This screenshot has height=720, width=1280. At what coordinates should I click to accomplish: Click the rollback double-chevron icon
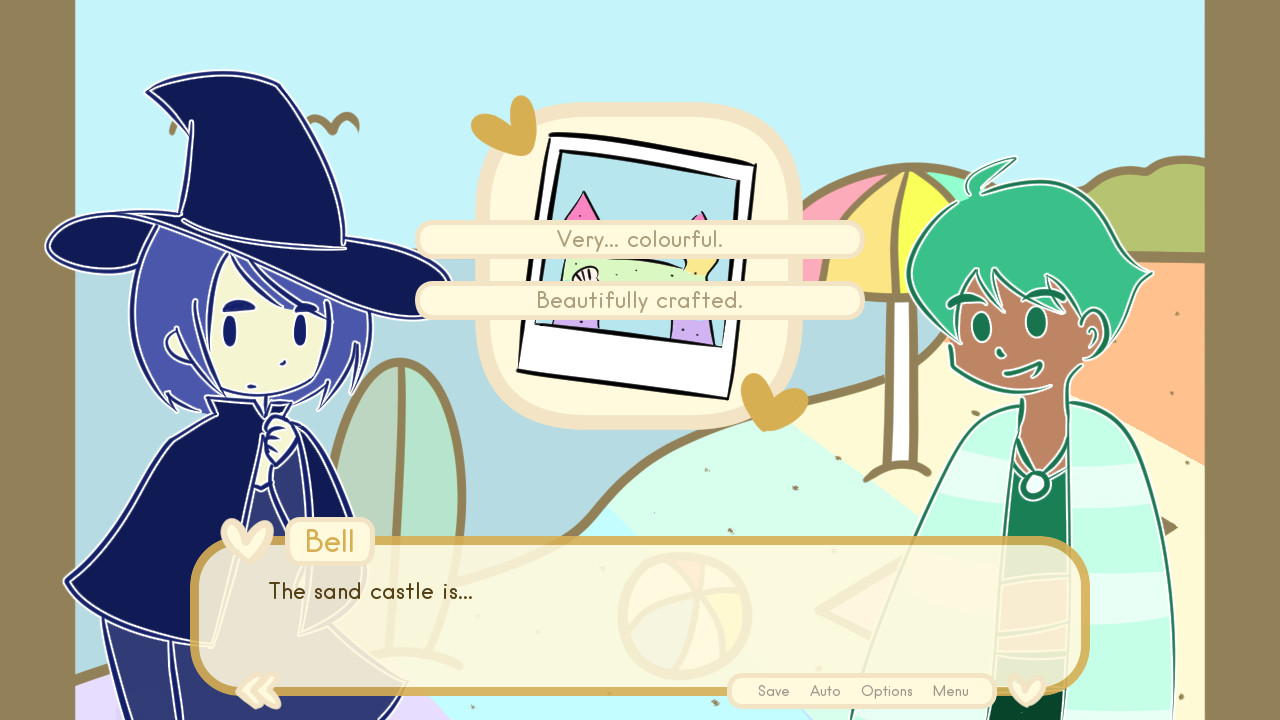tap(258, 689)
